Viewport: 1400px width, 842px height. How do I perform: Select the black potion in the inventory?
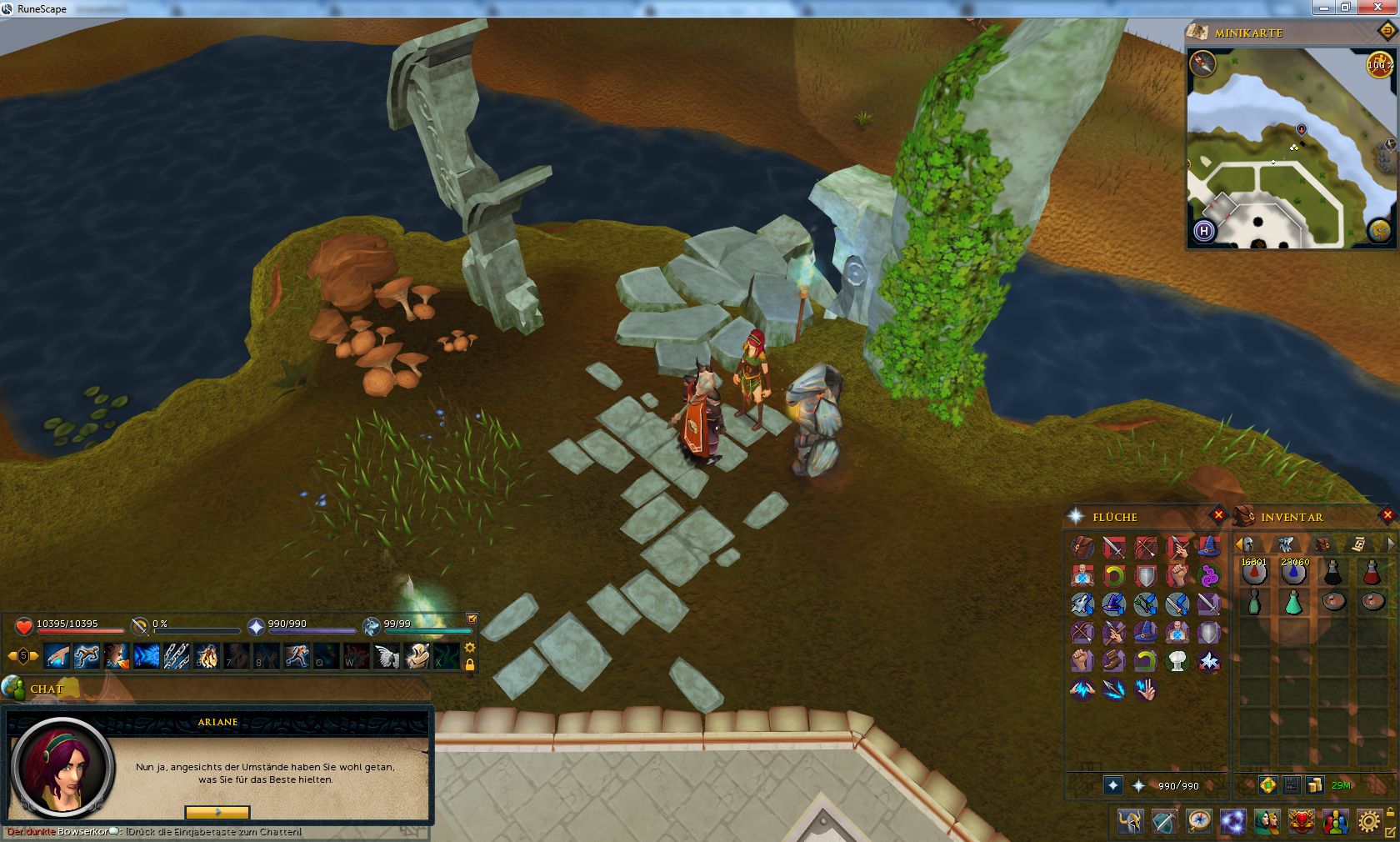[x=1333, y=573]
